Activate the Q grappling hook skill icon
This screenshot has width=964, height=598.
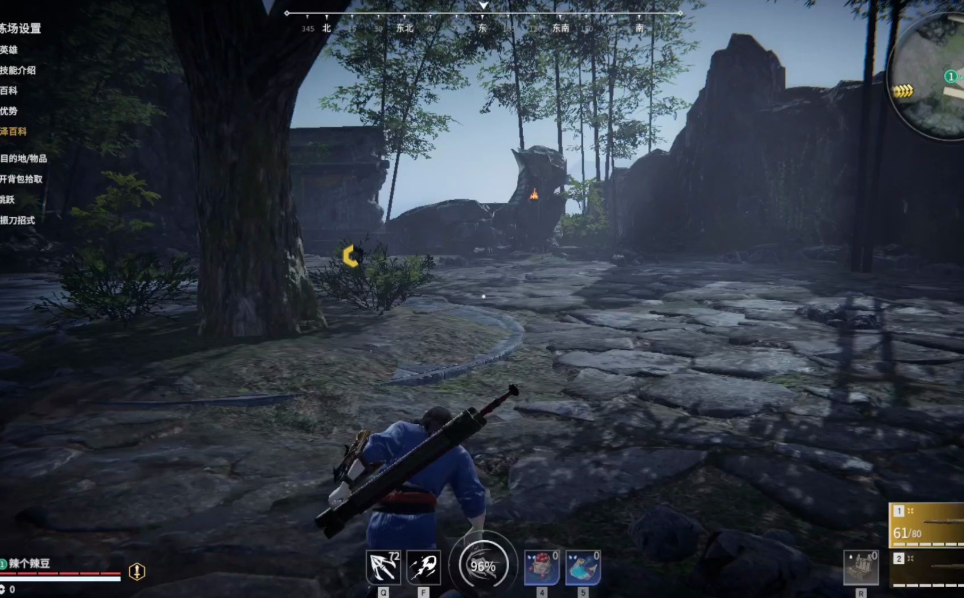point(383,567)
